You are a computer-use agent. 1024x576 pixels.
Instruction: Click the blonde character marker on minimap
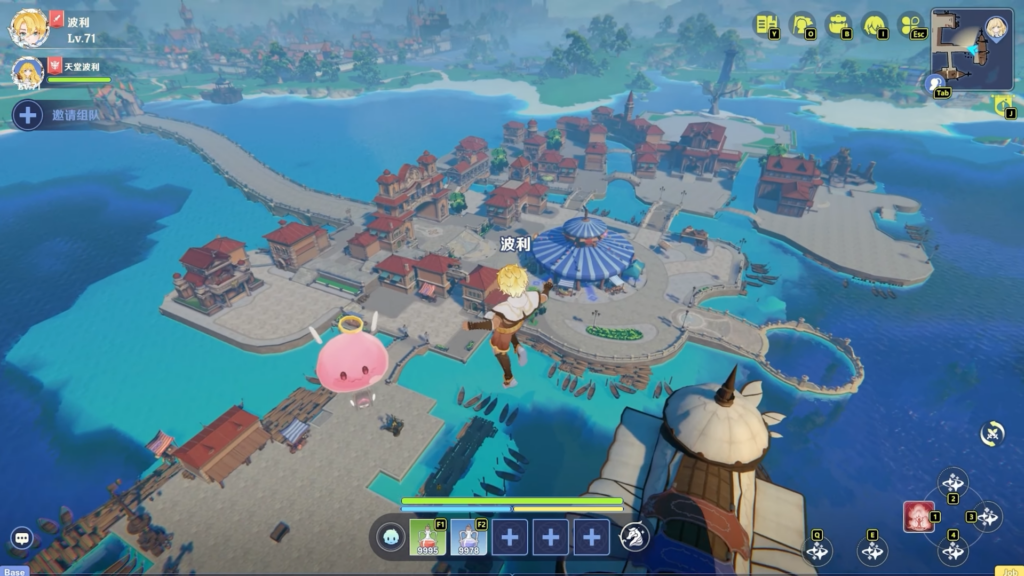pos(995,27)
